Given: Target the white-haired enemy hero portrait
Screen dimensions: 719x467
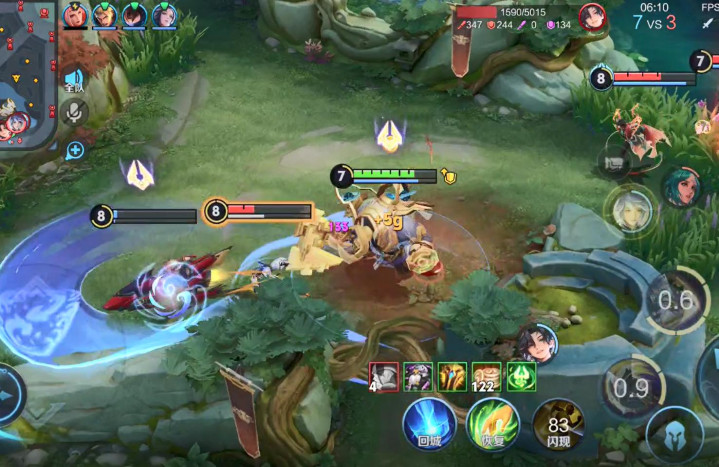Looking at the screenshot, I should click(630, 210).
